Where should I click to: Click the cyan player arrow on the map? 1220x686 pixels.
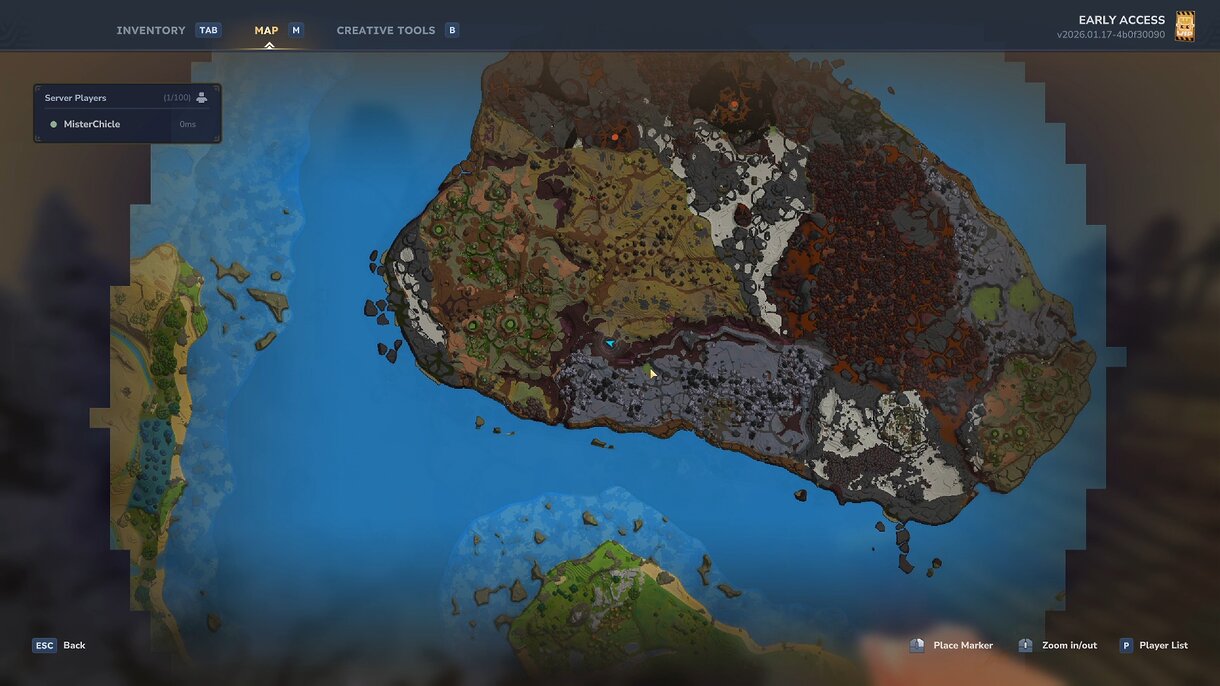pos(609,343)
